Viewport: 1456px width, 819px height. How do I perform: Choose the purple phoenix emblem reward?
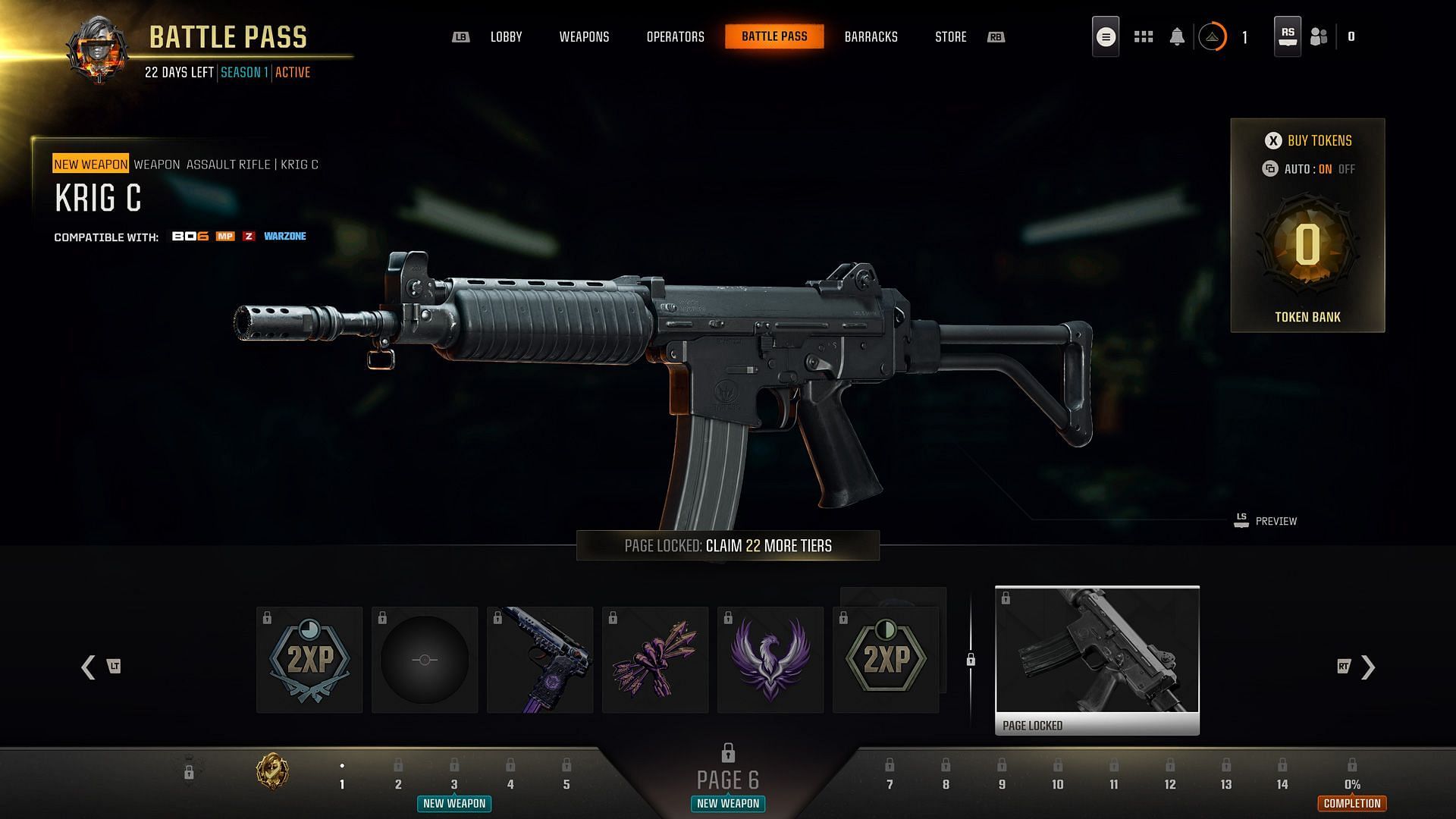tap(770, 660)
